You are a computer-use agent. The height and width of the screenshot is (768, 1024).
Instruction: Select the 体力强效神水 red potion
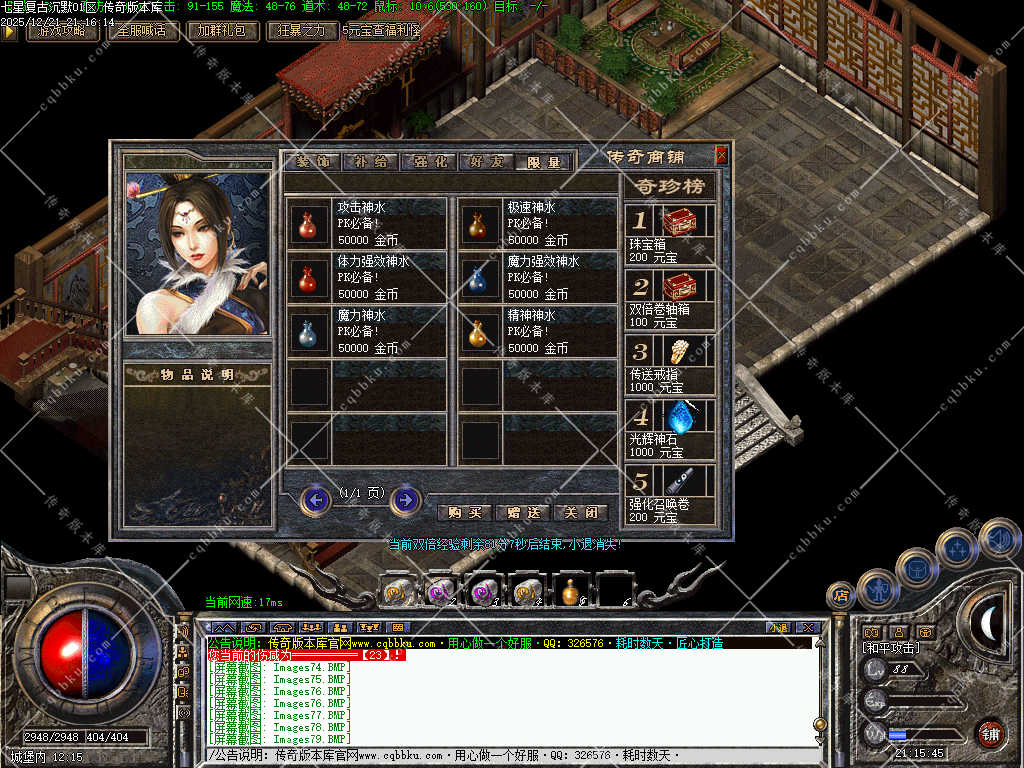tap(307, 278)
